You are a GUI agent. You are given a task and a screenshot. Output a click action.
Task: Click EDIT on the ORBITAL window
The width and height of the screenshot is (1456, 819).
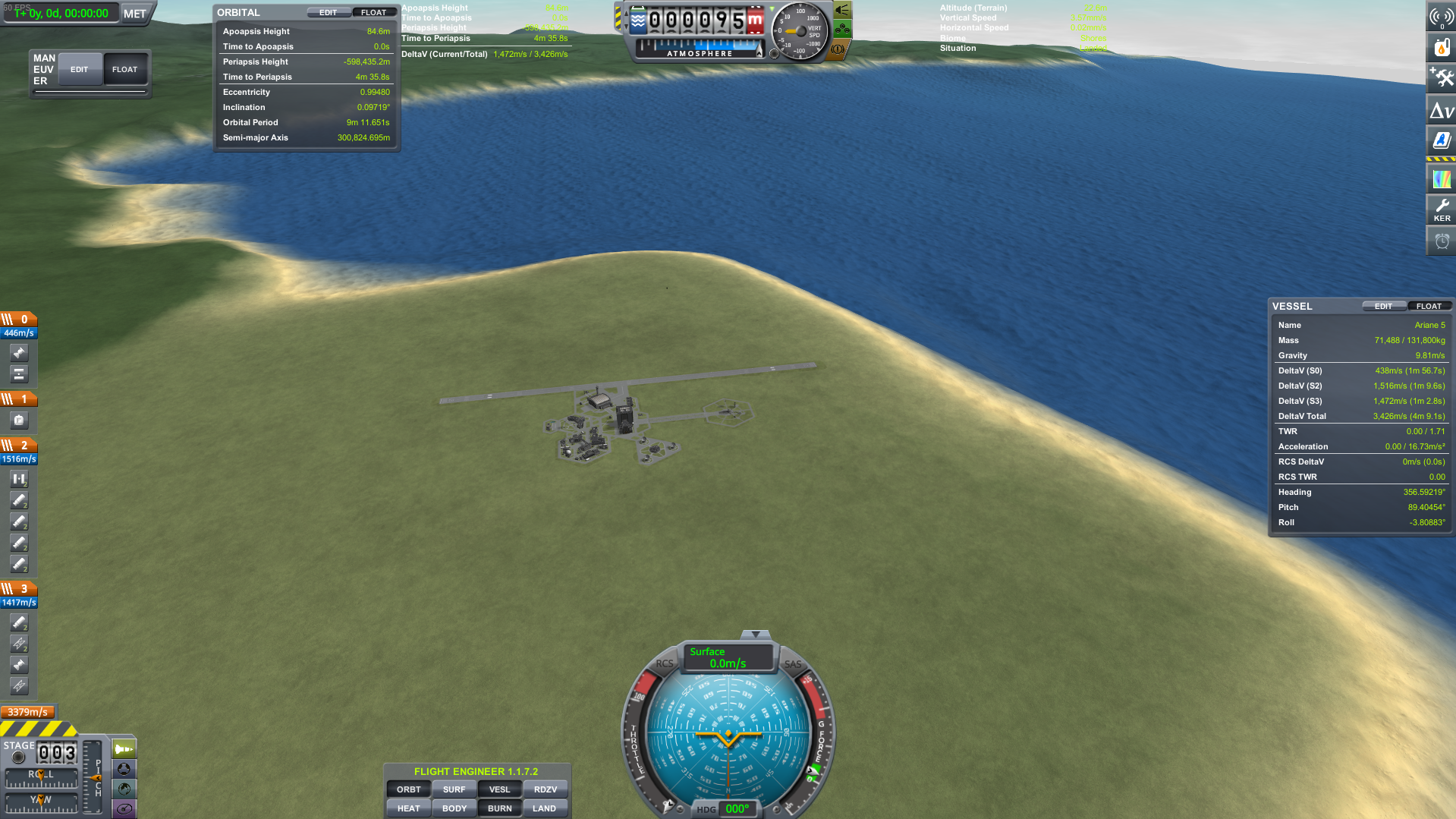pyautogui.click(x=329, y=12)
